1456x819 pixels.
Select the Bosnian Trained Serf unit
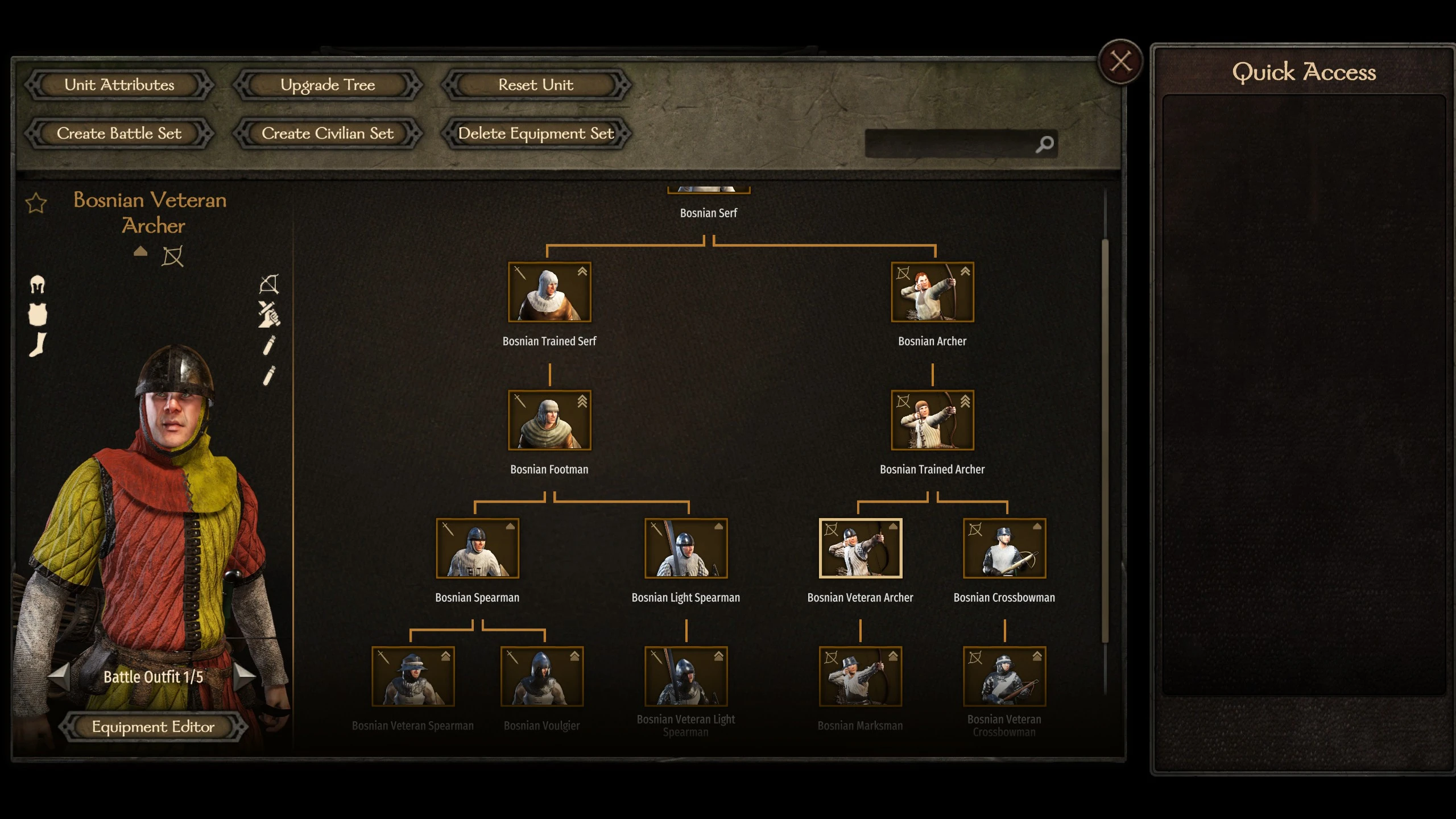pyautogui.click(x=549, y=292)
